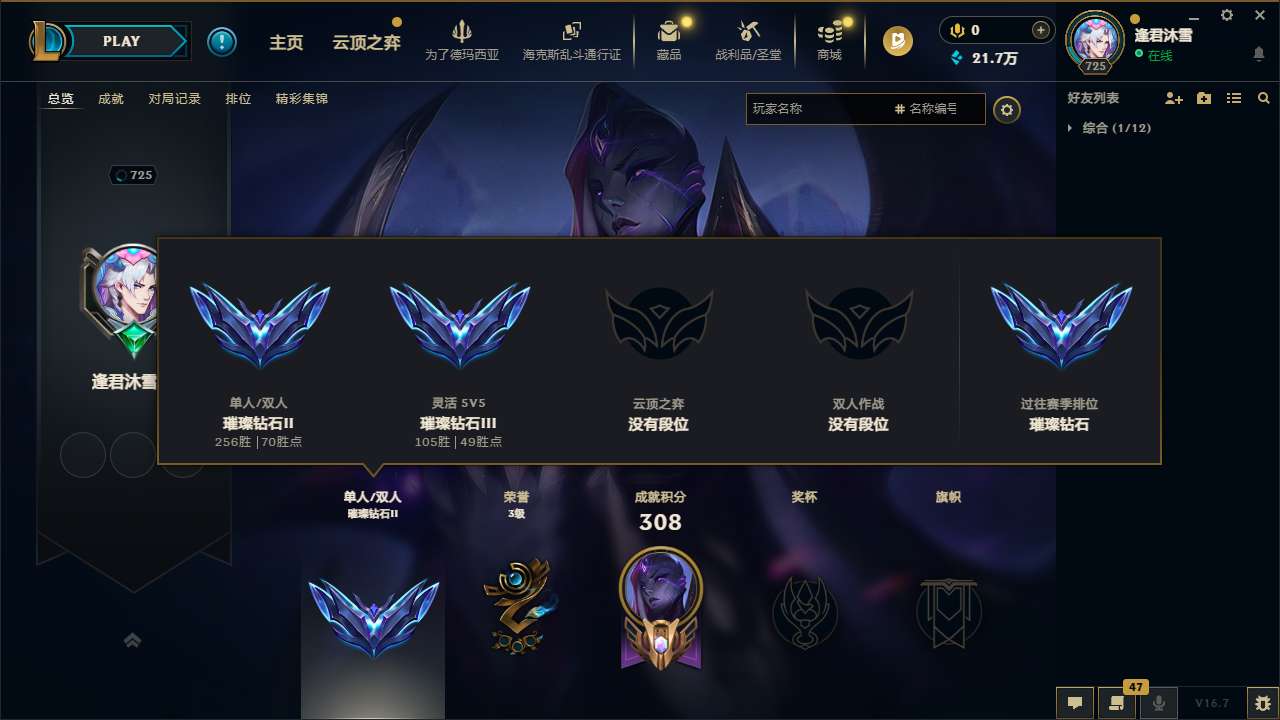The height and width of the screenshot is (720, 1280).
Task: Create a new friend group folder
Action: click(x=1205, y=98)
